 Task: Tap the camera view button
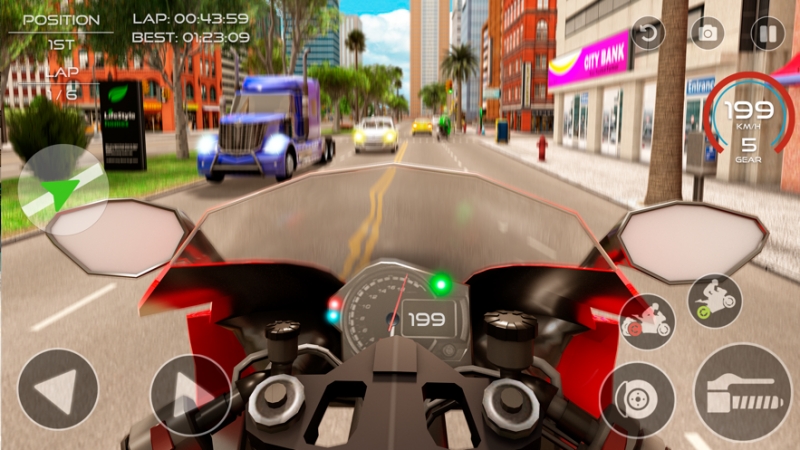coord(708,33)
